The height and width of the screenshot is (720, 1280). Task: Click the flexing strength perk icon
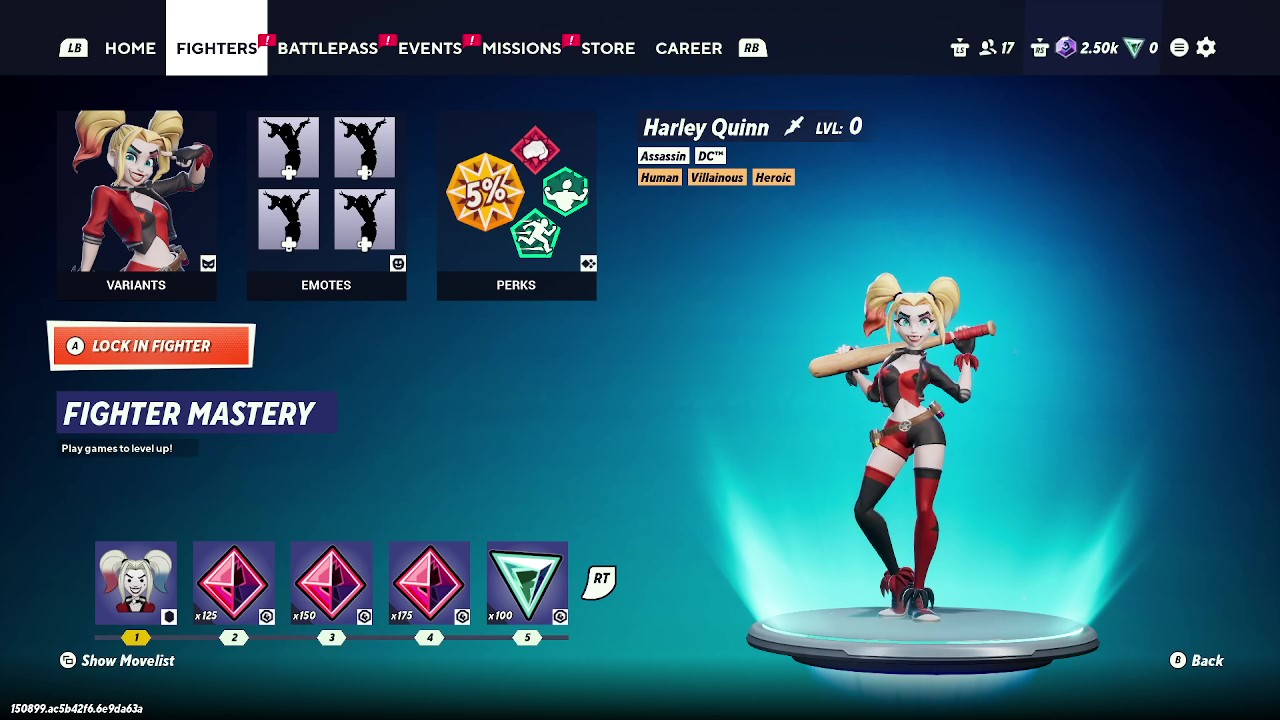566,191
